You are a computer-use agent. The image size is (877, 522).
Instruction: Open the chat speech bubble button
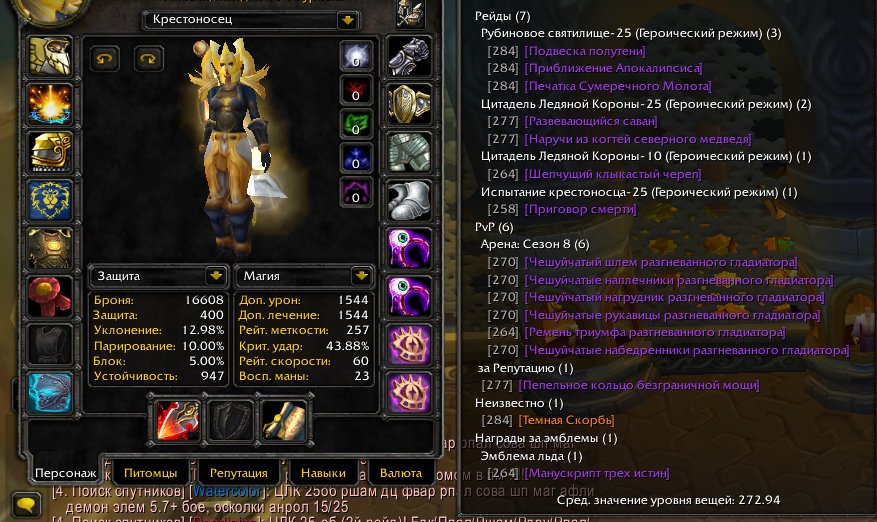(27, 505)
